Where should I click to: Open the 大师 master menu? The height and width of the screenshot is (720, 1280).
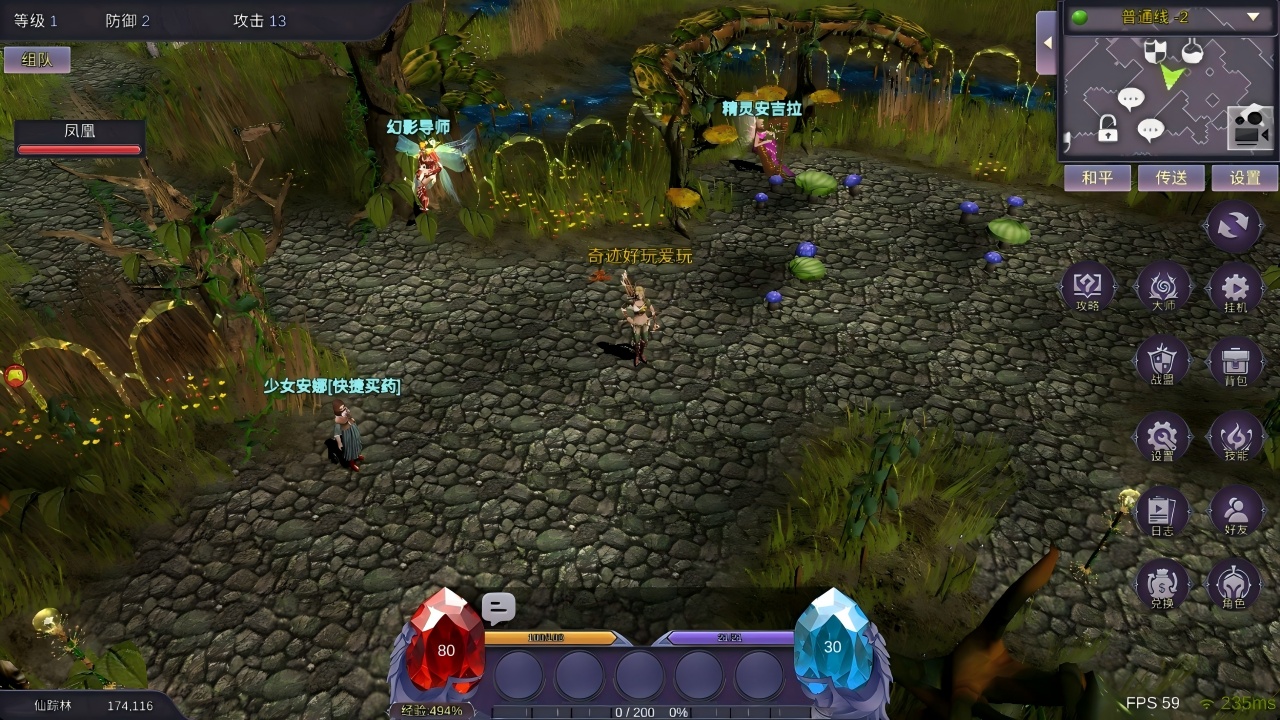pos(1163,288)
